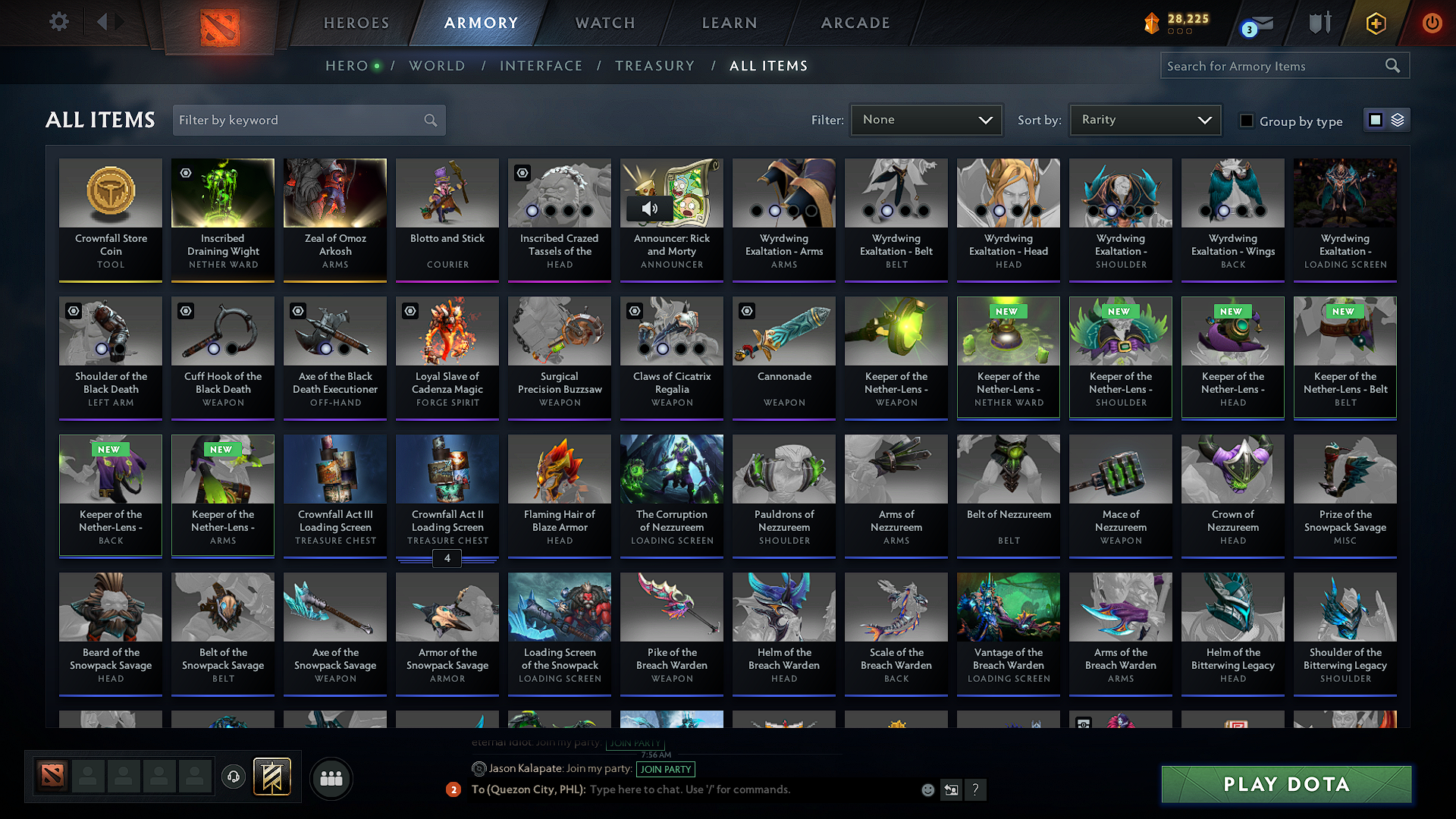Viewport: 1456px width, 819px height.
Task: Switch to stacked item view
Action: coord(1398,120)
